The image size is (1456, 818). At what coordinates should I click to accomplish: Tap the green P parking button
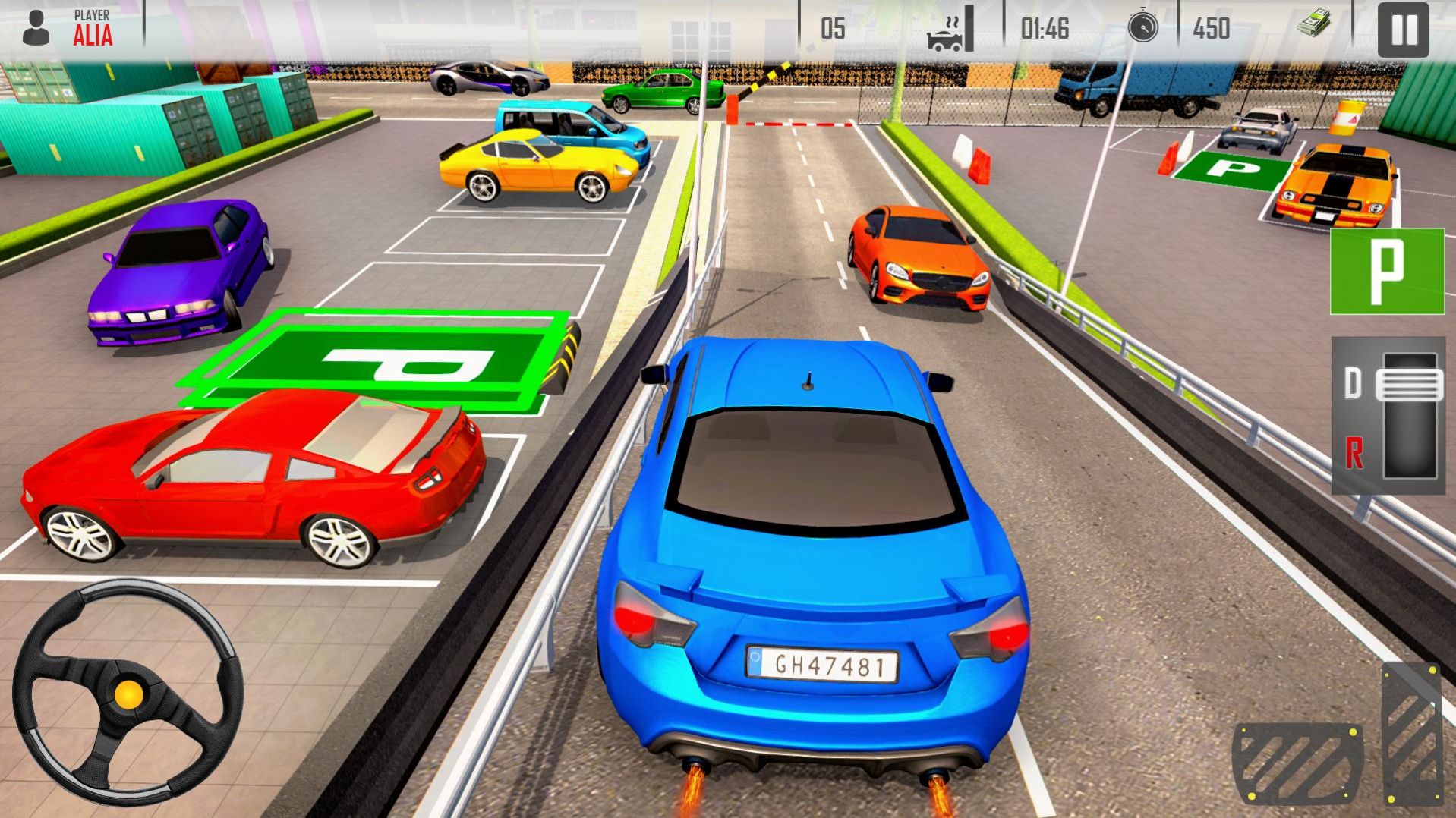(1386, 271)
